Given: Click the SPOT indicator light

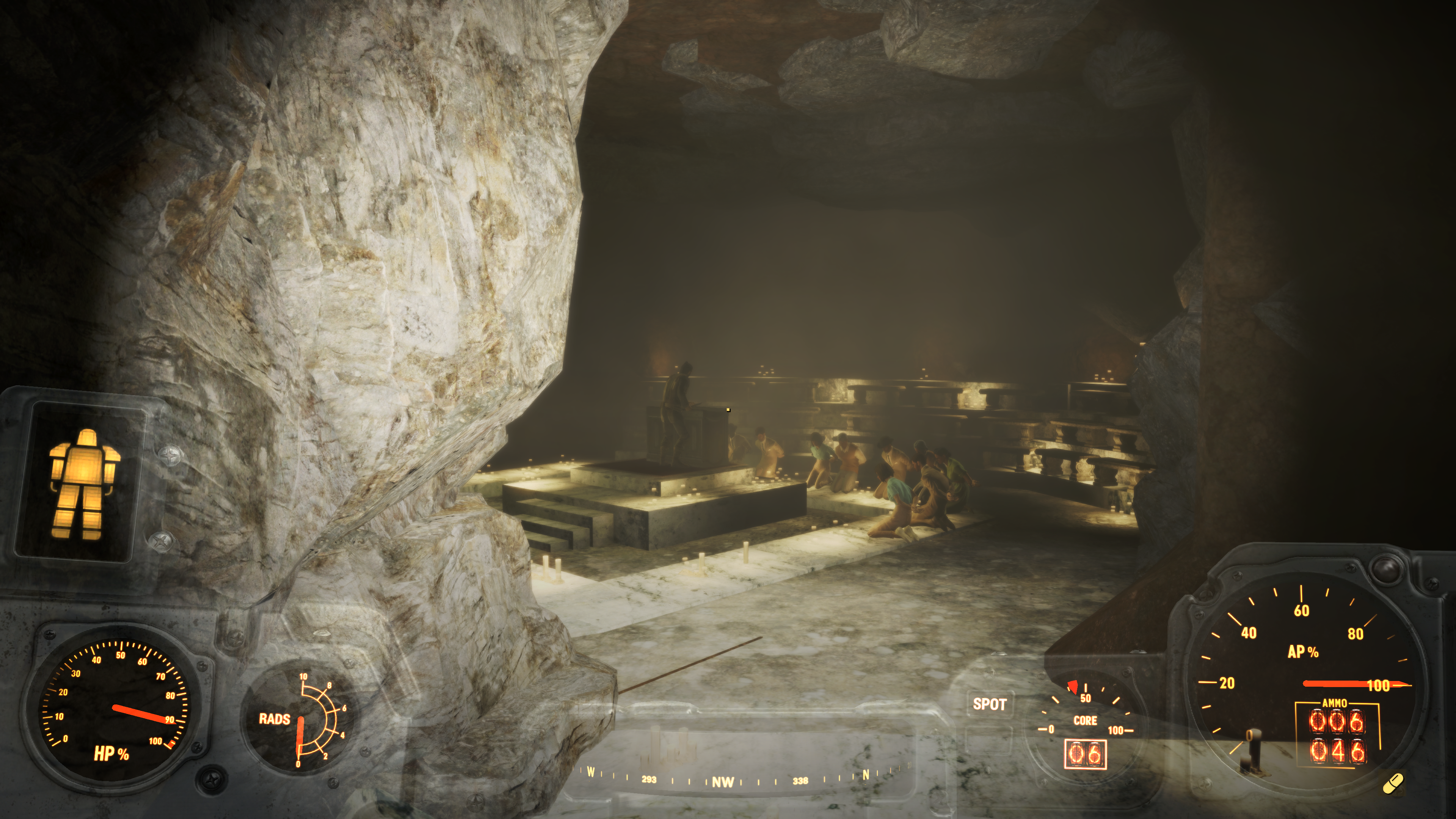Looking at the screenshot, I should [x=989, y=704].
